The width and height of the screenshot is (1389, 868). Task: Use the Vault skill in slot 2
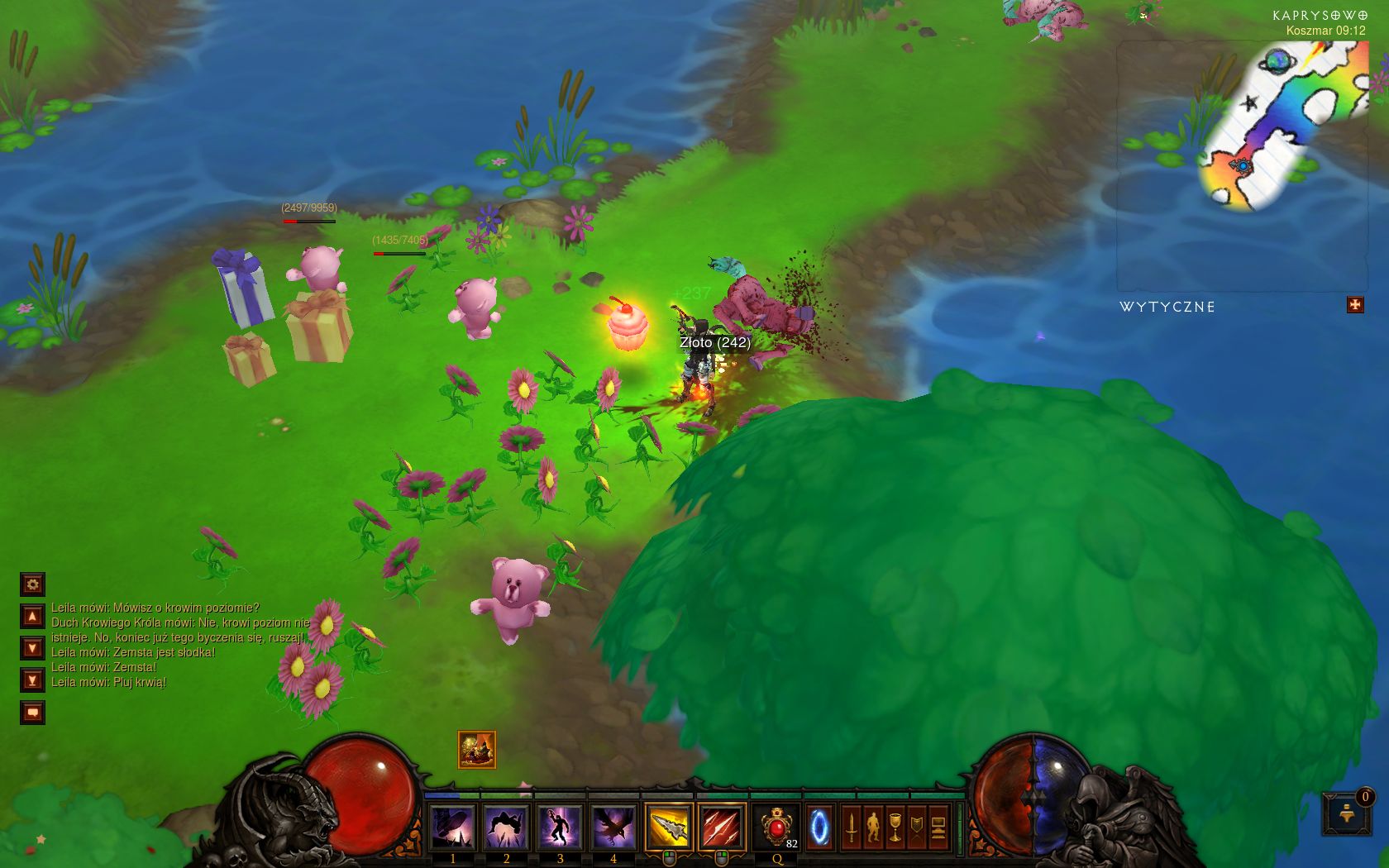point(506,827)
